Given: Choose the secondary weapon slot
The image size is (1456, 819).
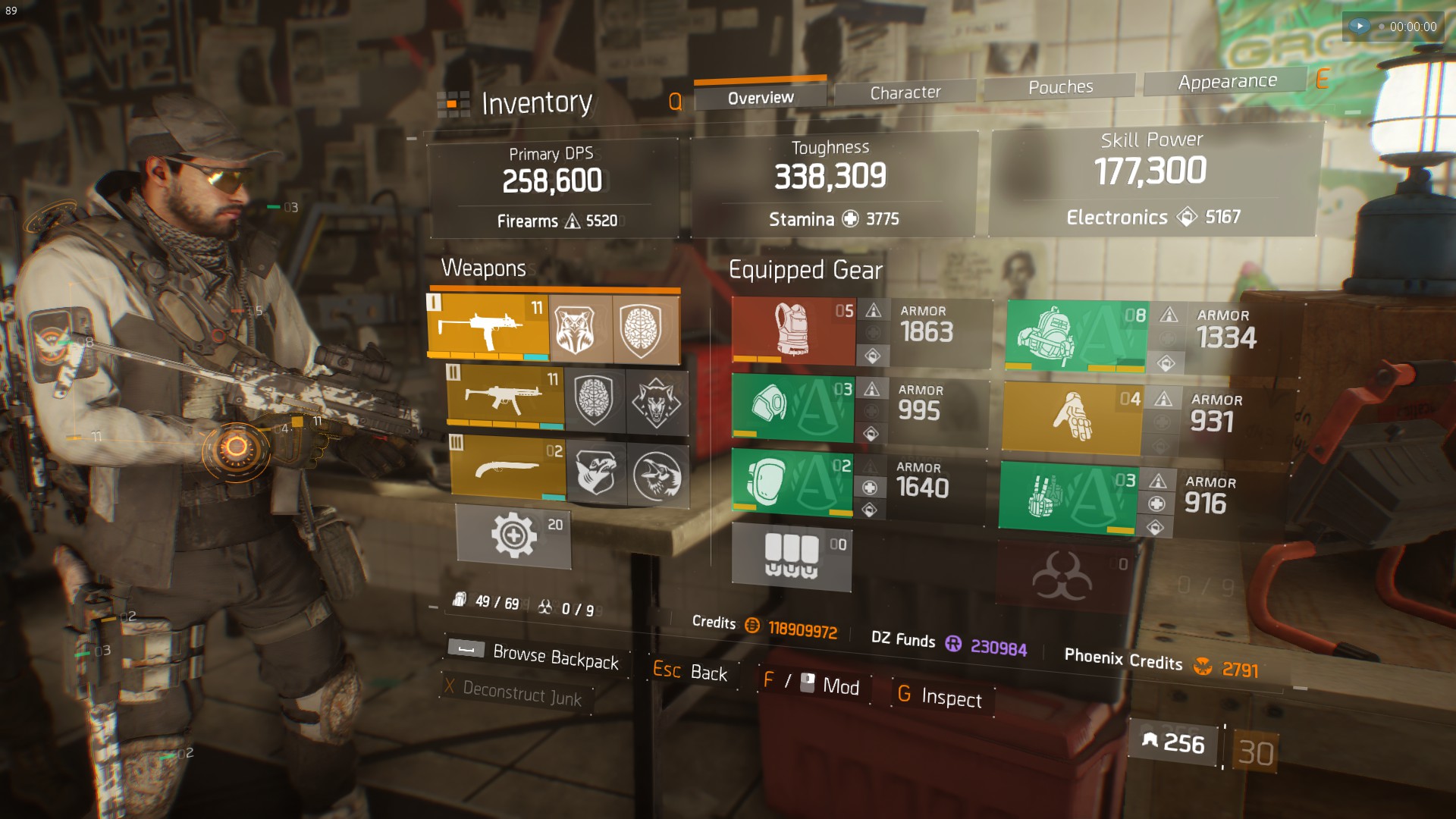Looking at the screenshot, I should [x=505, y=397].
